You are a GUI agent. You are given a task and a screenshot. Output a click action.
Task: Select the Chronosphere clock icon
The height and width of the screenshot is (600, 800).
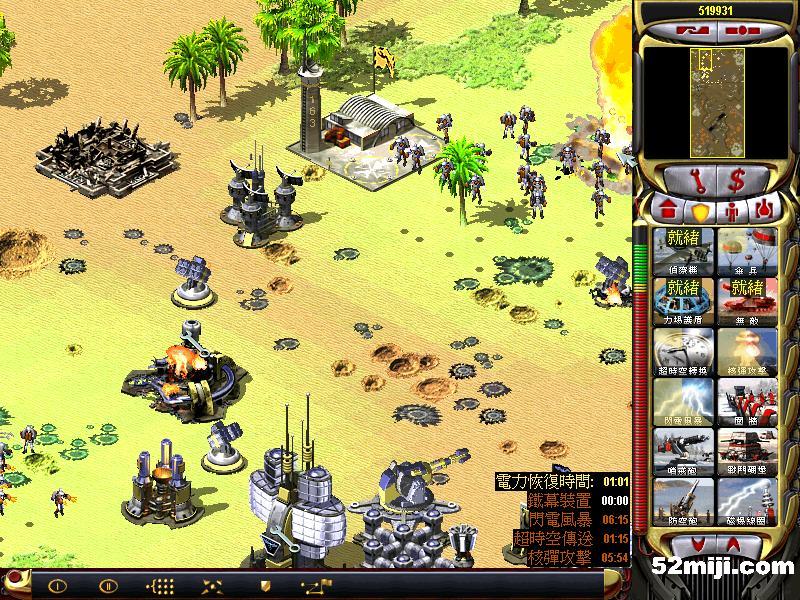(x=685, y=351)
